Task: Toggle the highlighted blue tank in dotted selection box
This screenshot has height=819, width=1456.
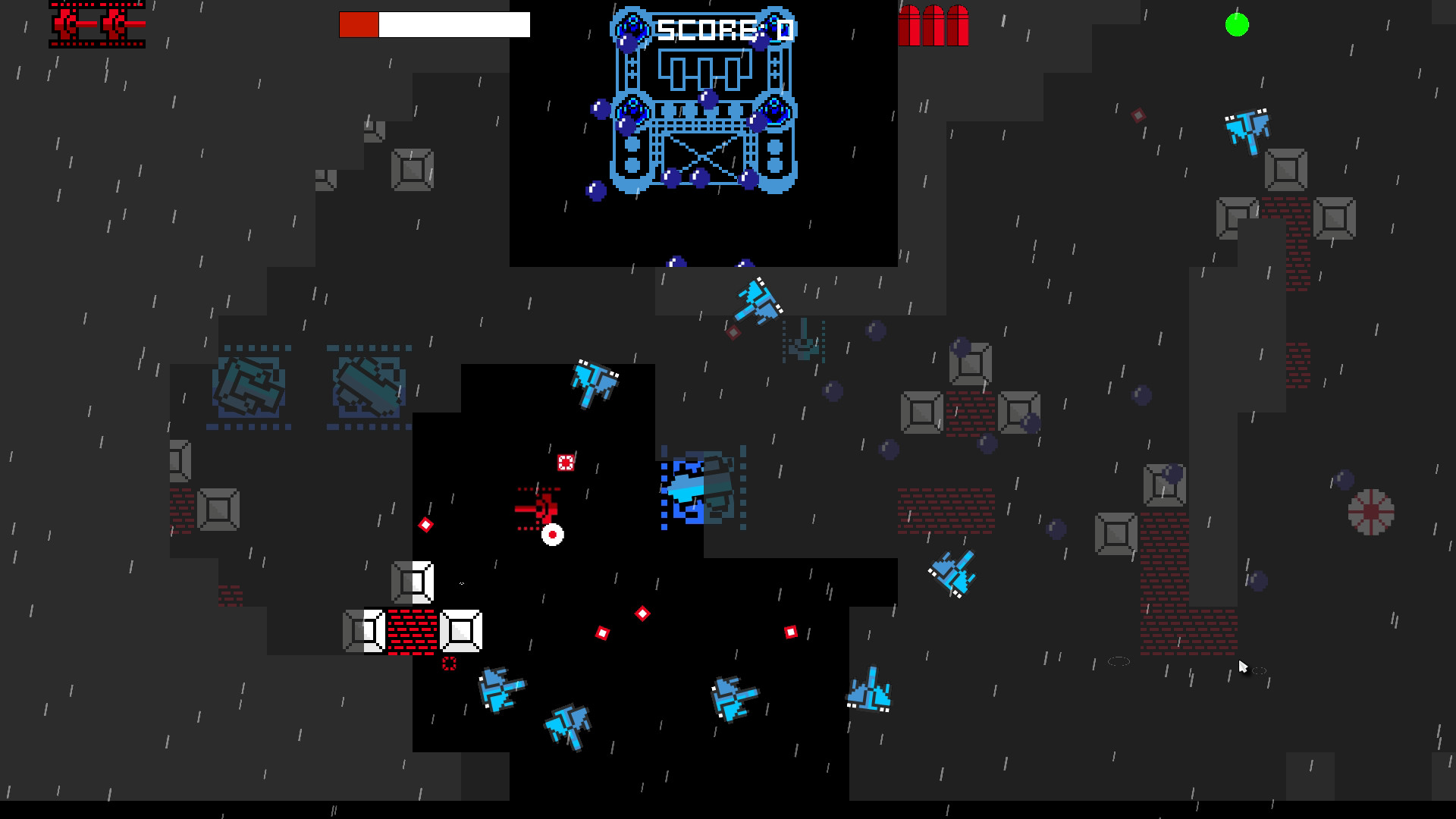Action: [701, 489]
